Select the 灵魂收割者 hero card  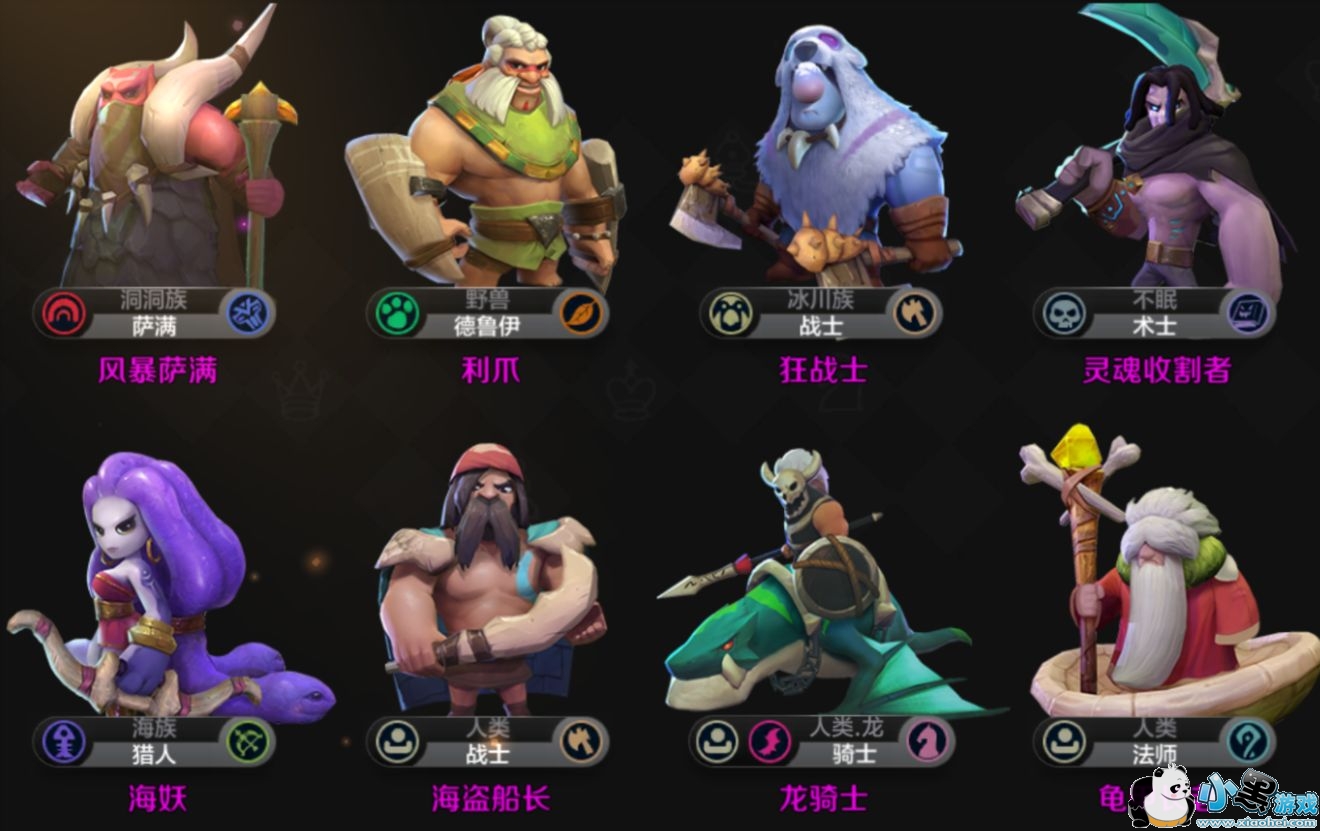[x=1155, y=160]
